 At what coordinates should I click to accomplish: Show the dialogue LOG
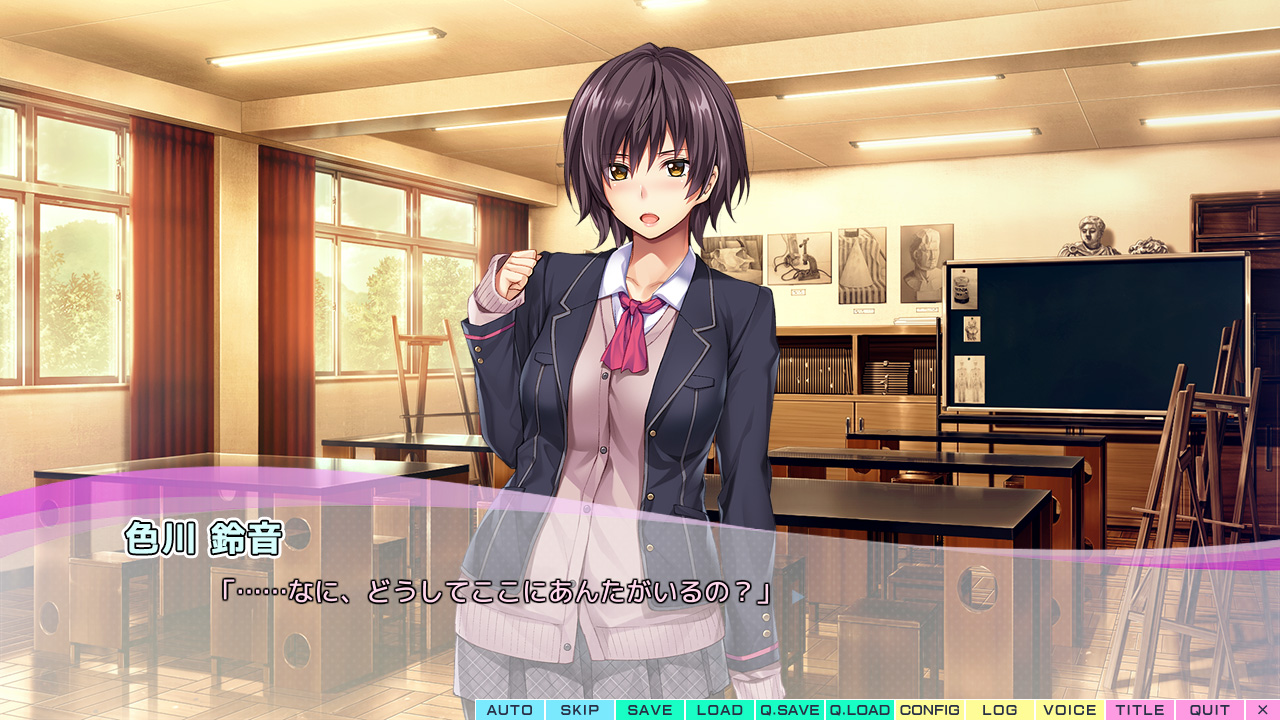[1000, 710]
